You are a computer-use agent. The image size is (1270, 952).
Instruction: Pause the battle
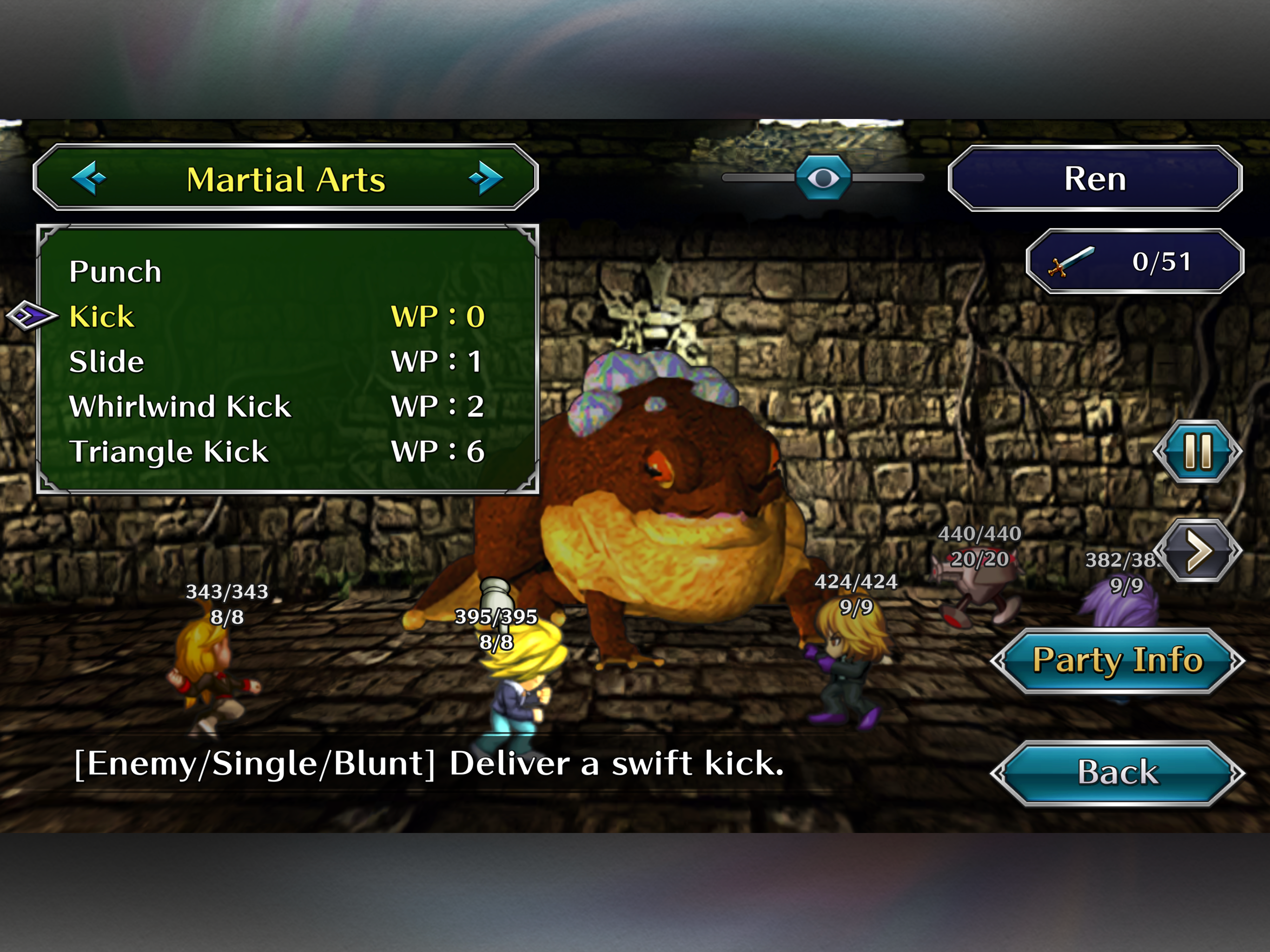click(1197, 451)
